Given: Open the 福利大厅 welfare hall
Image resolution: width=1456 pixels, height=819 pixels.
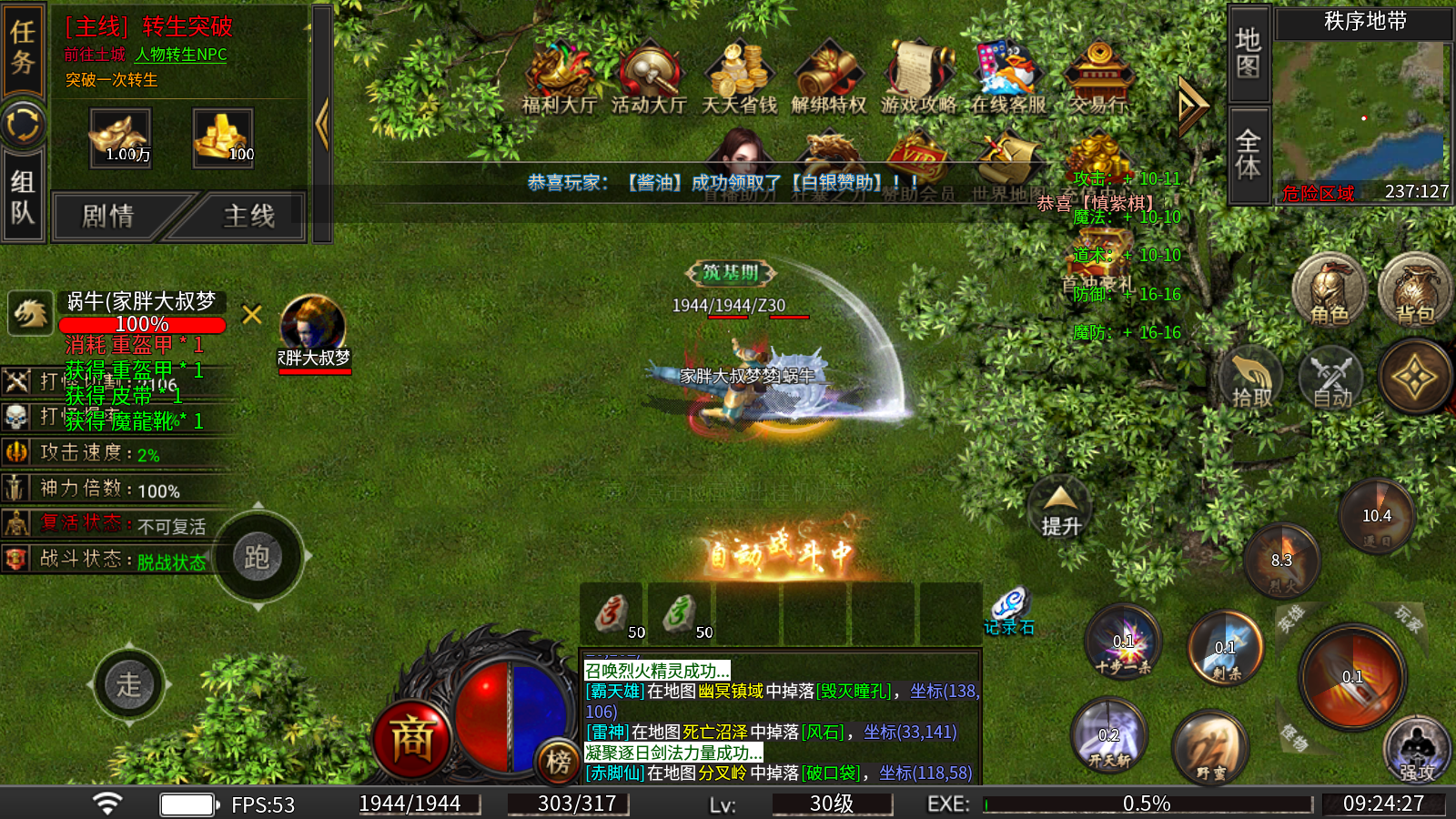Looking at the screenshot, I should (x=559, y=77).
